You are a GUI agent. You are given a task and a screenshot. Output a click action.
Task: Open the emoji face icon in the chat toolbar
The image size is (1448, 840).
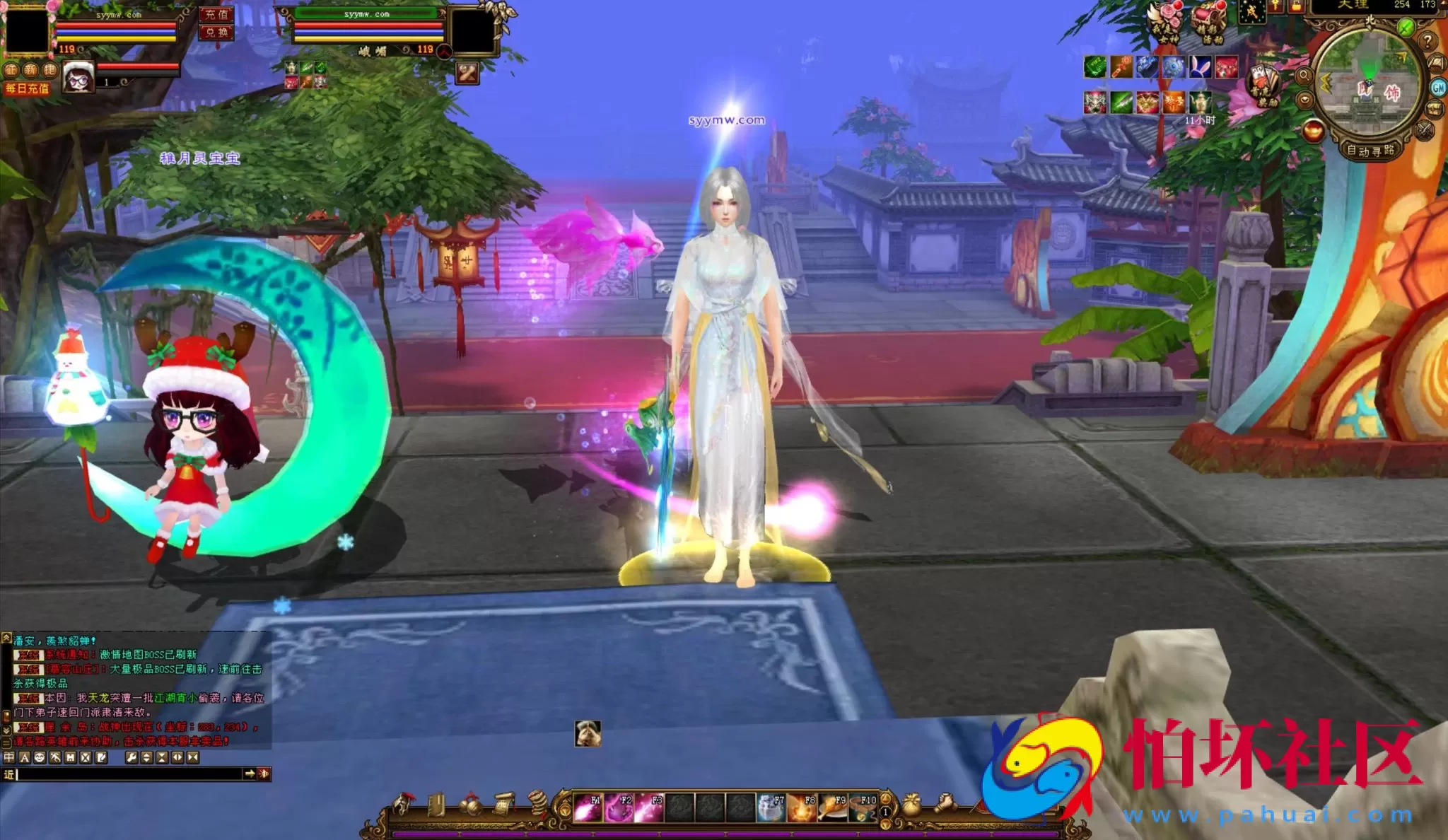pos(40,758)
